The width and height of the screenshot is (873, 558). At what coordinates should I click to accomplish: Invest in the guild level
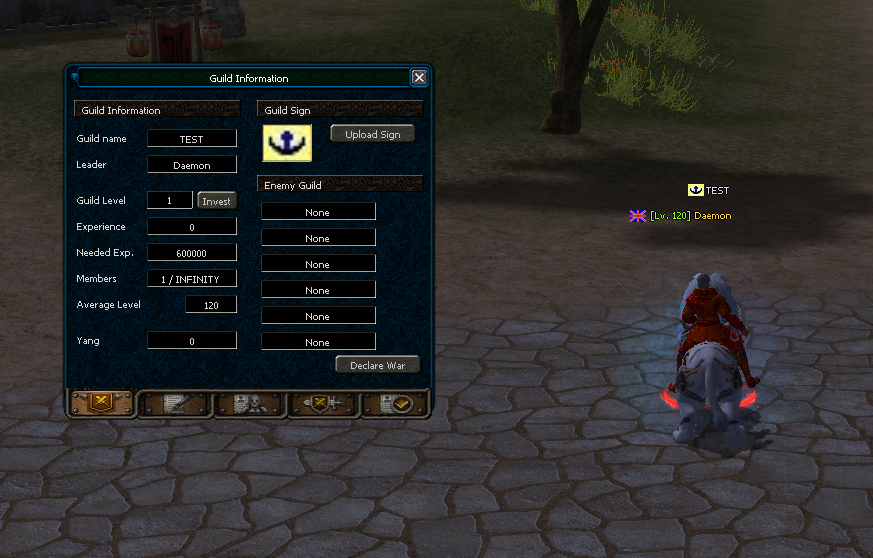click(216, 201)
